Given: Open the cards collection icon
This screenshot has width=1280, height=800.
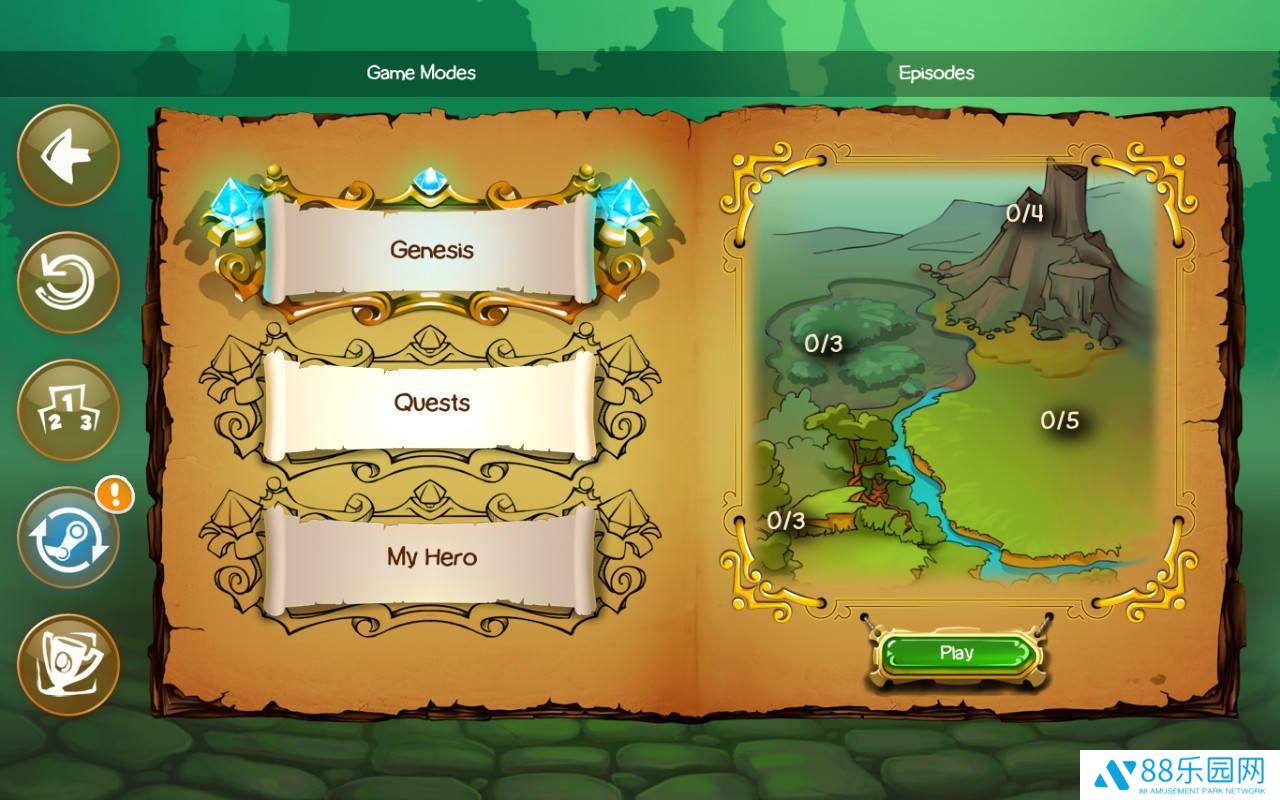Looking at the screenshot, I should point(68,665).
